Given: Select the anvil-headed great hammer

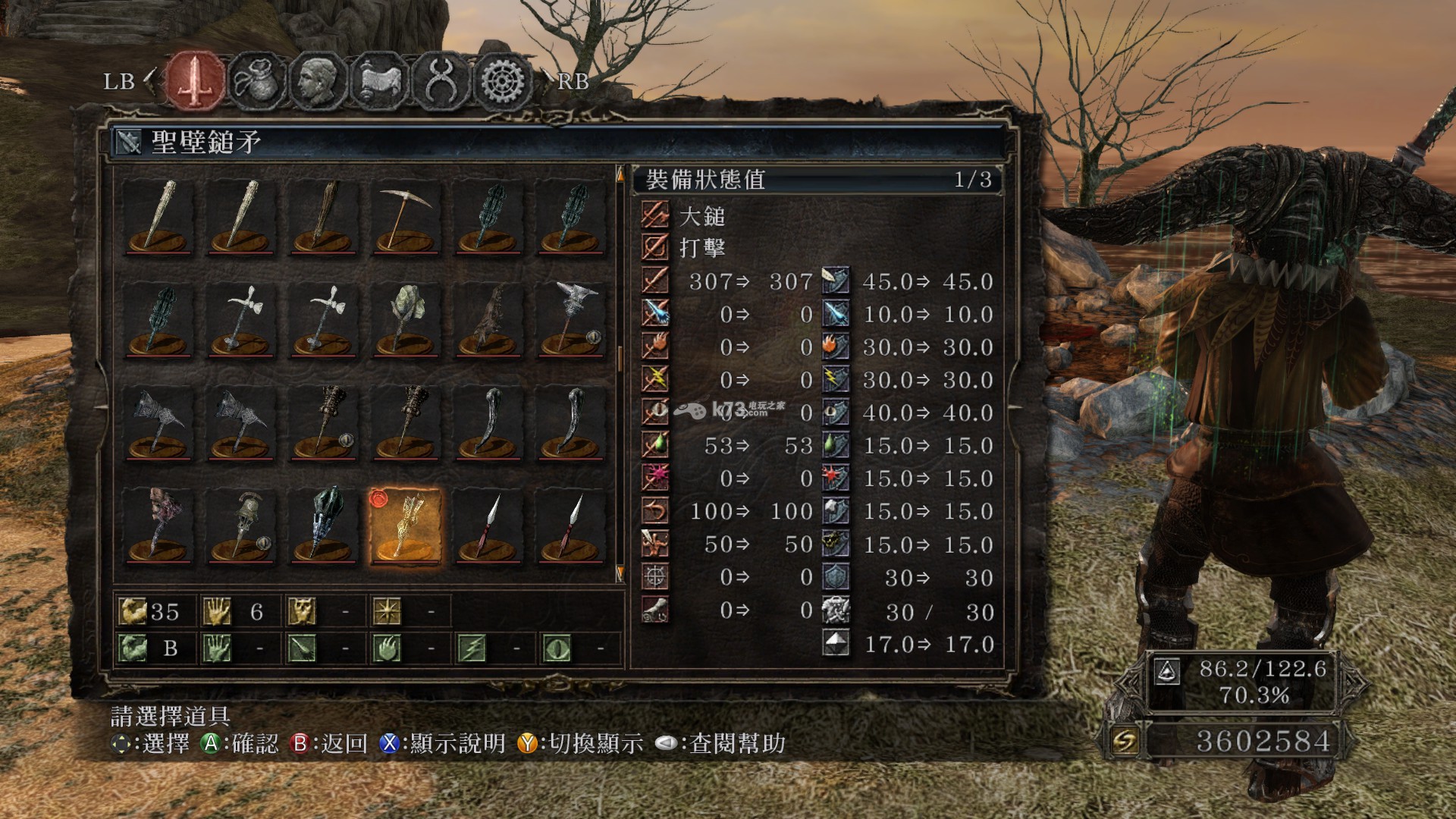Looking at the screenshot, I should 570,320.
